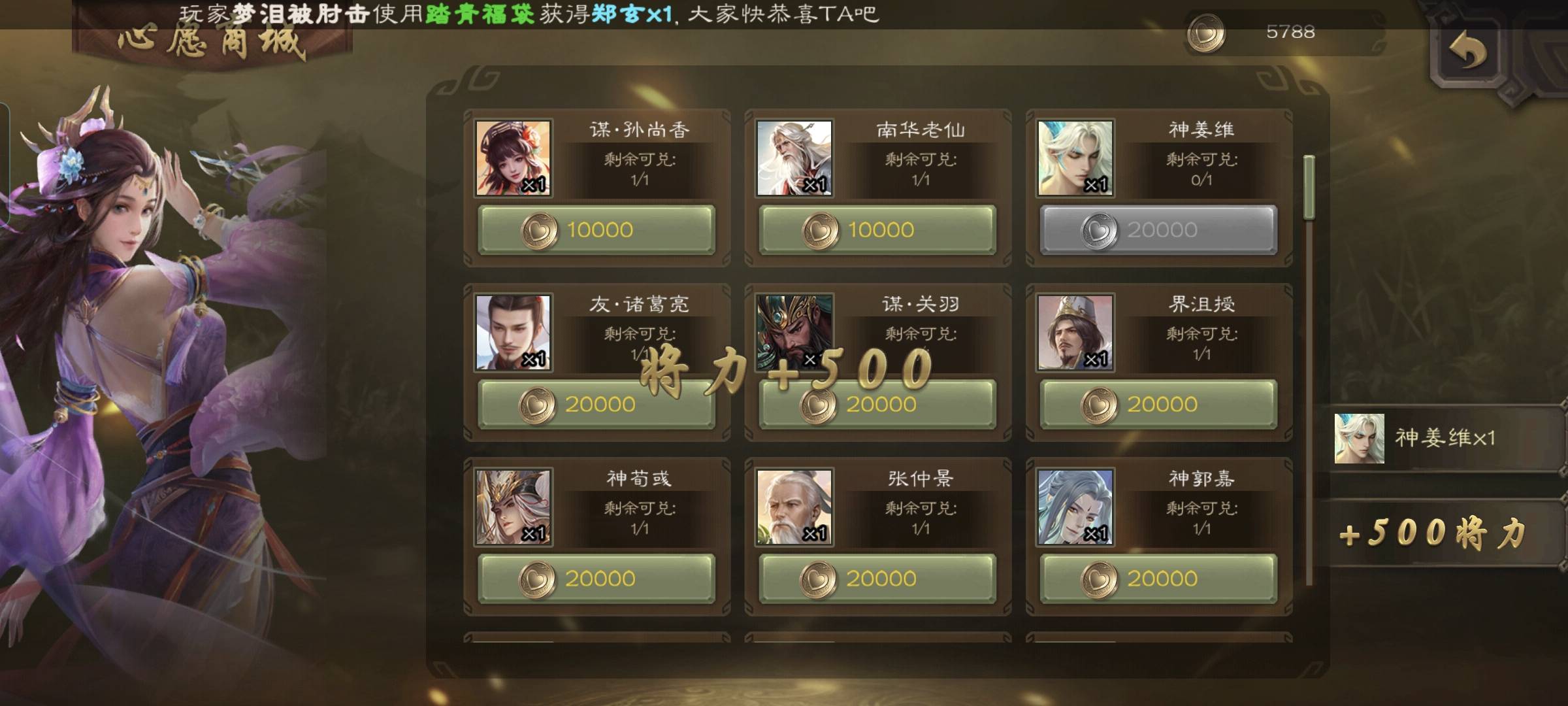Open the 神姜维 shop portrait
This screenshot has width=1568, height=706.
1075,158
